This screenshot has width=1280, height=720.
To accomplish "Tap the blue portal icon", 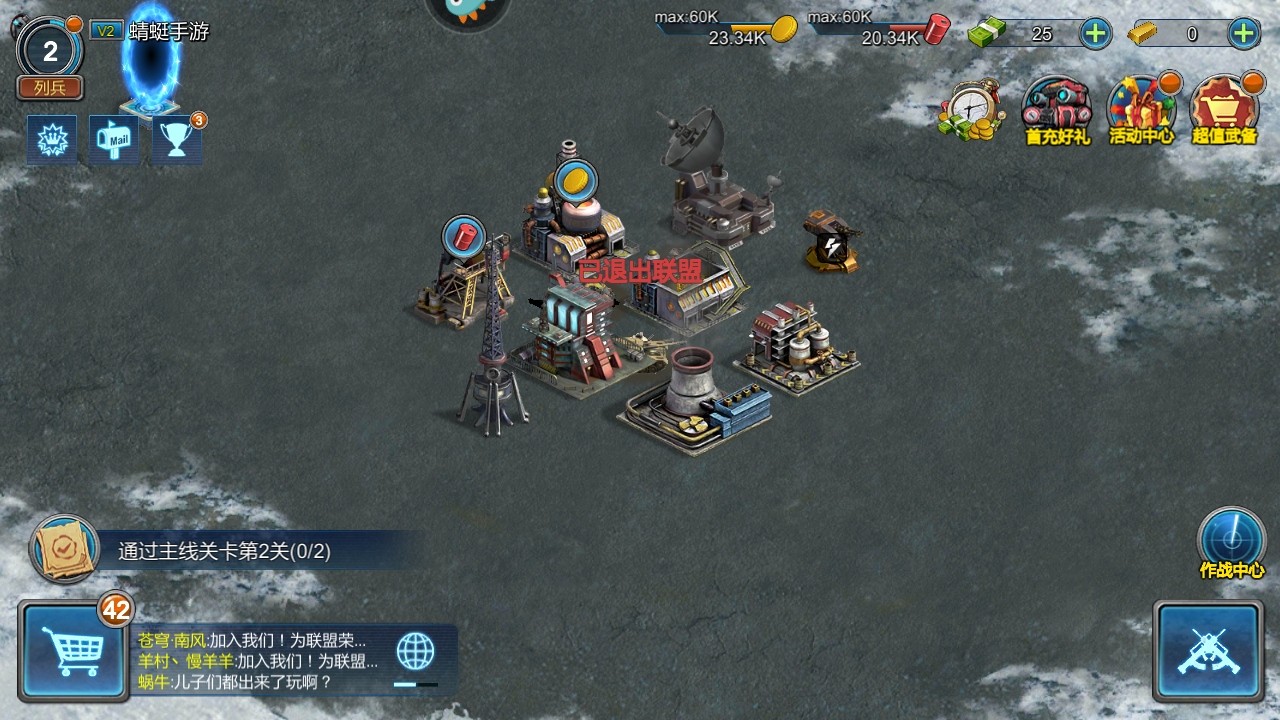I will [x=151, y=65].
